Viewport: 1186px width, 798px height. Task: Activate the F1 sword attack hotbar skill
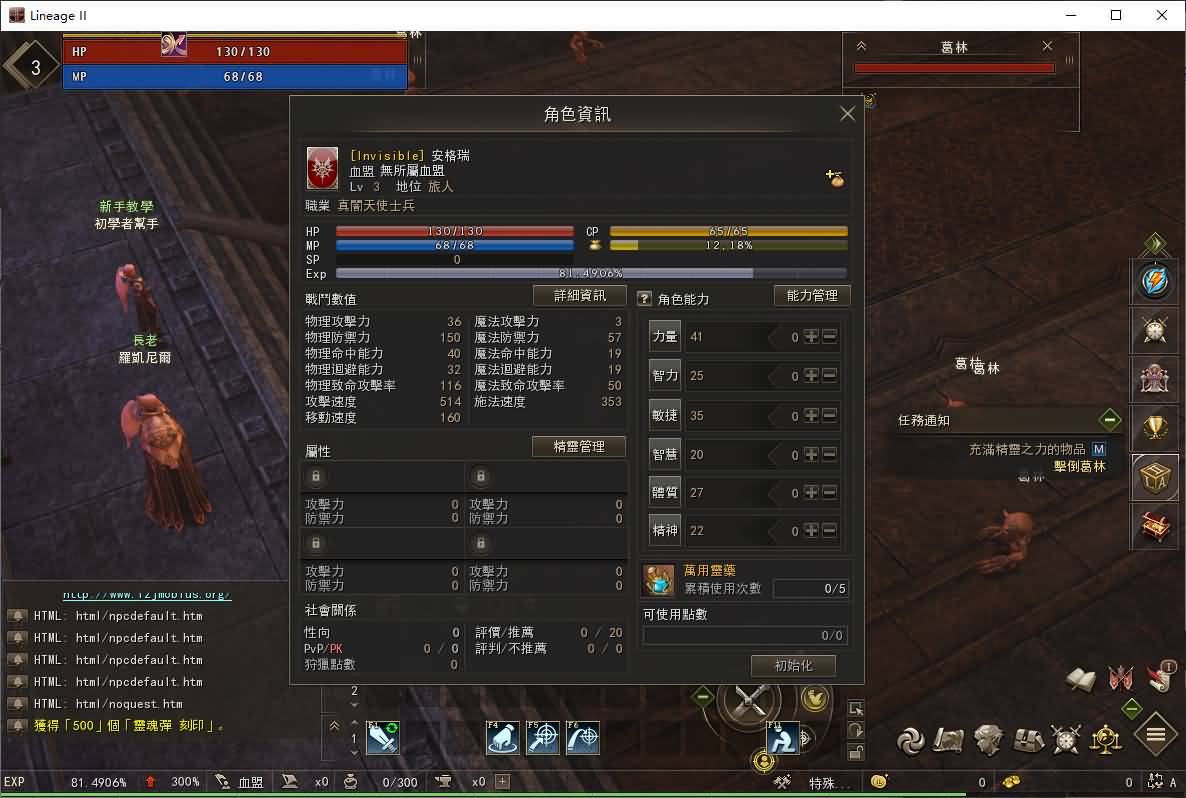point(382,738)
